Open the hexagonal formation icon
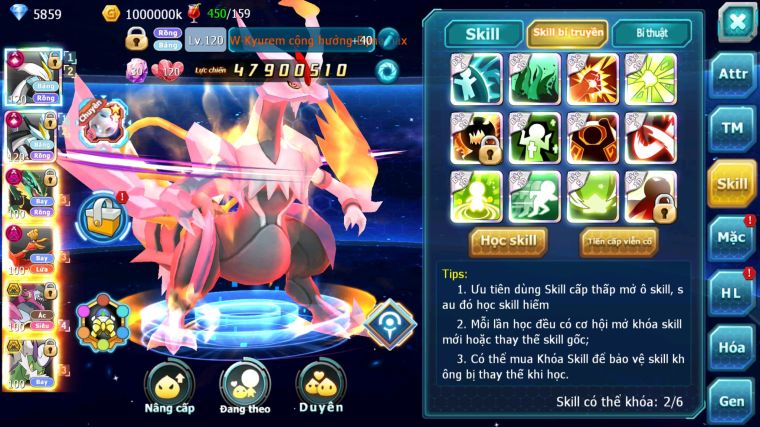 101,322
